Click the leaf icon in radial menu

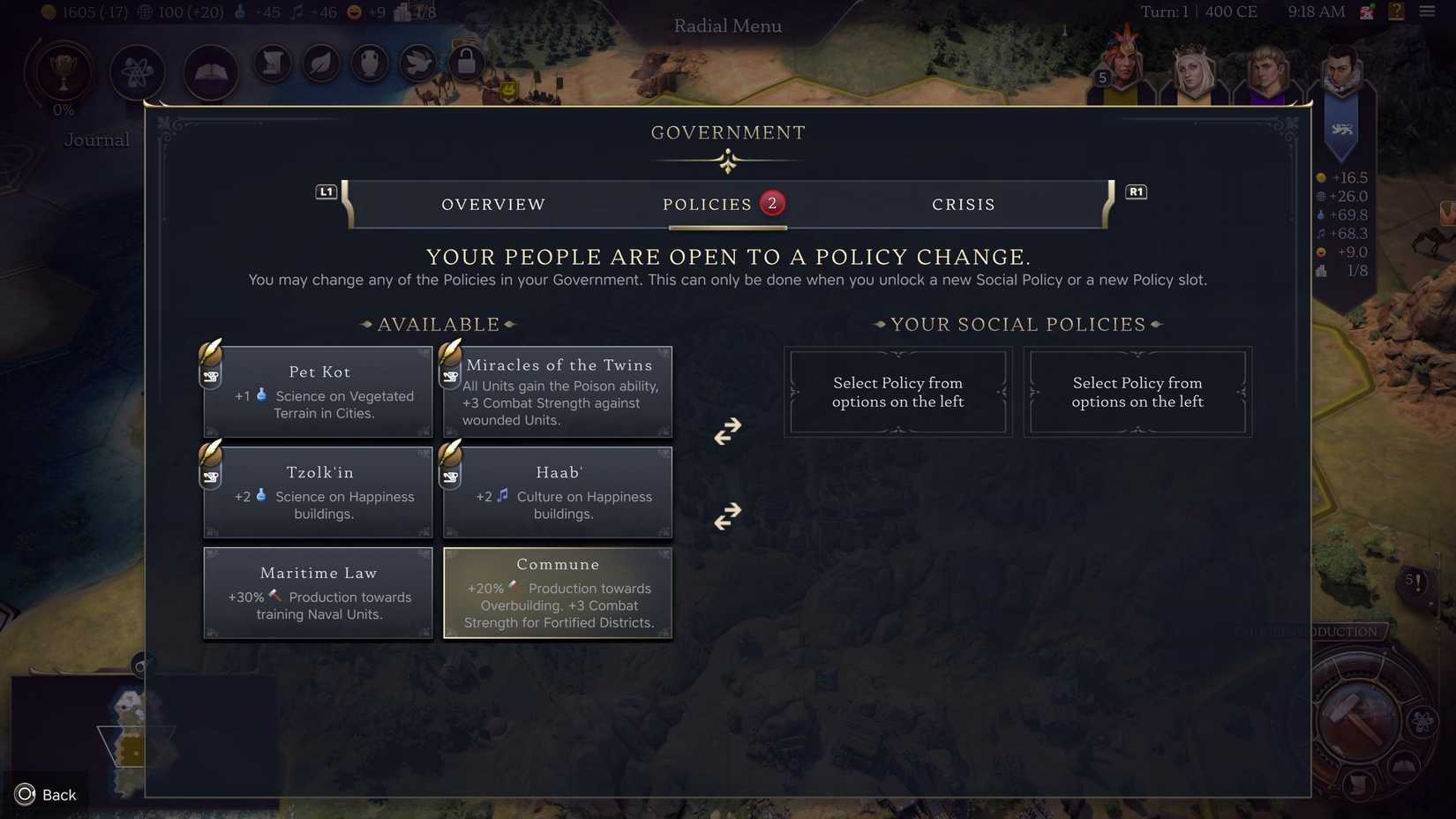[x=320, y=63]
